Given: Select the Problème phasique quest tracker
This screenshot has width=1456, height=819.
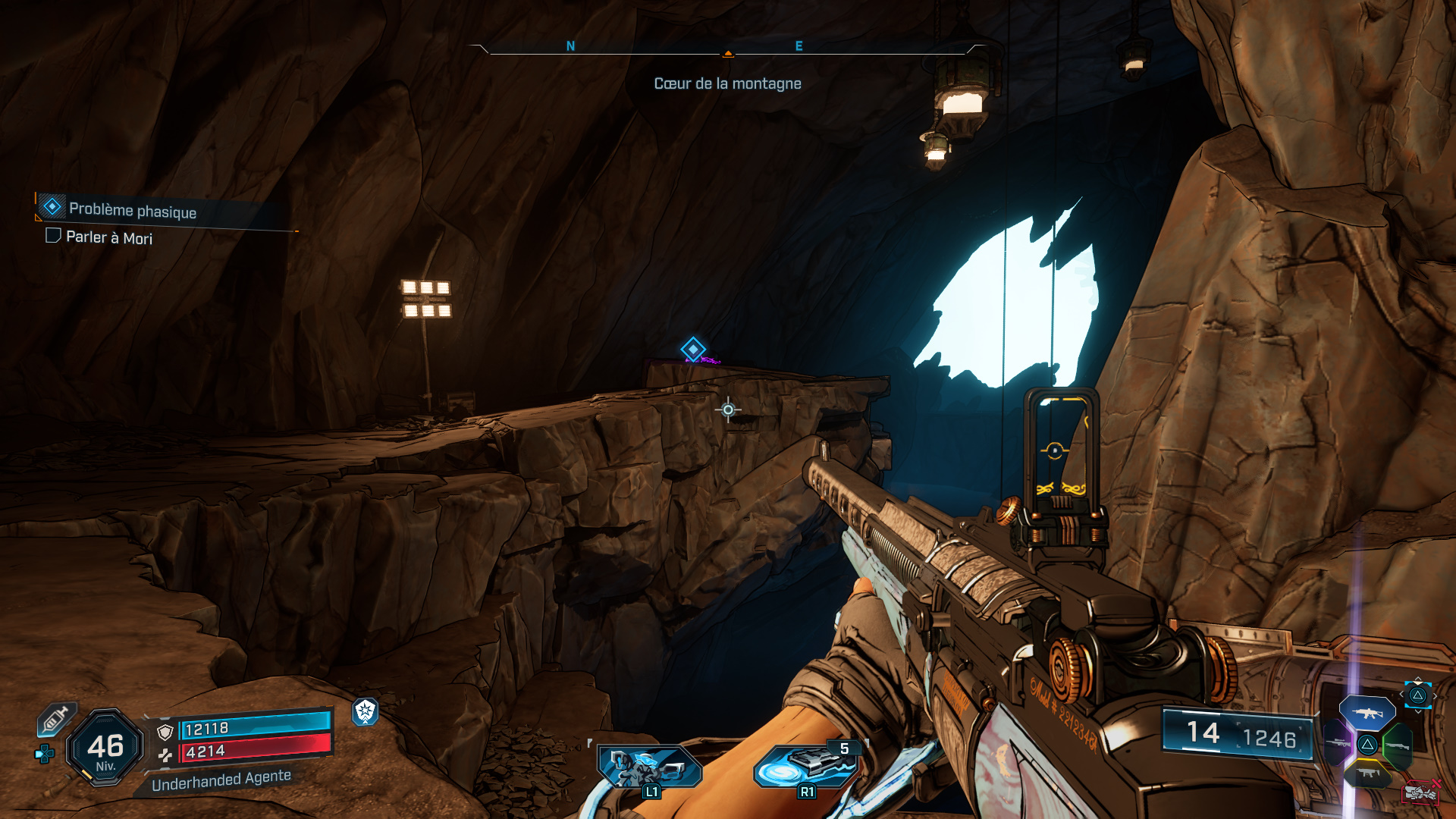Looking at the screenshot, I should 132,210.
